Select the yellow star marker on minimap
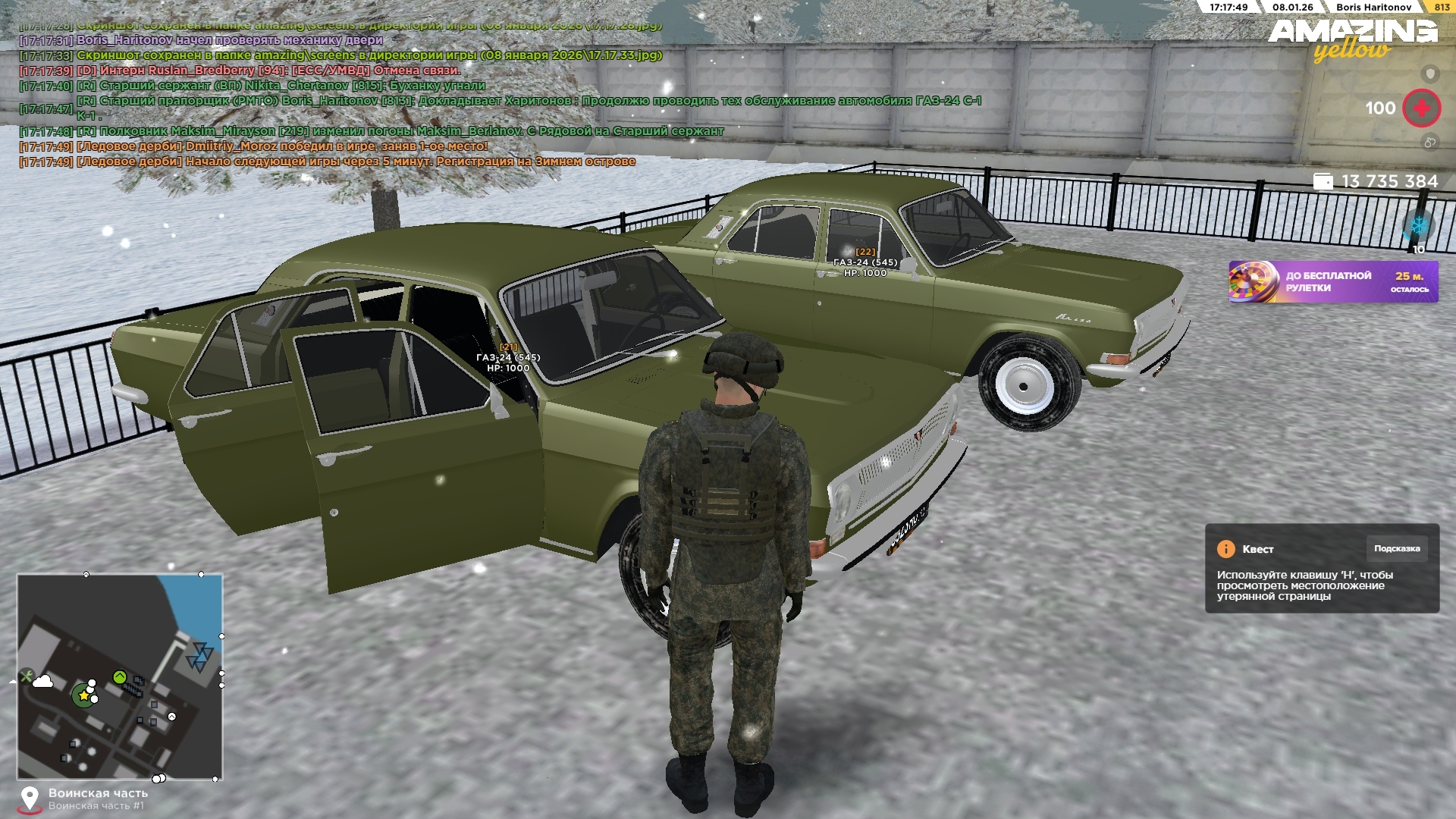This screenshot has height=819, width=1456. coord(83,695)
